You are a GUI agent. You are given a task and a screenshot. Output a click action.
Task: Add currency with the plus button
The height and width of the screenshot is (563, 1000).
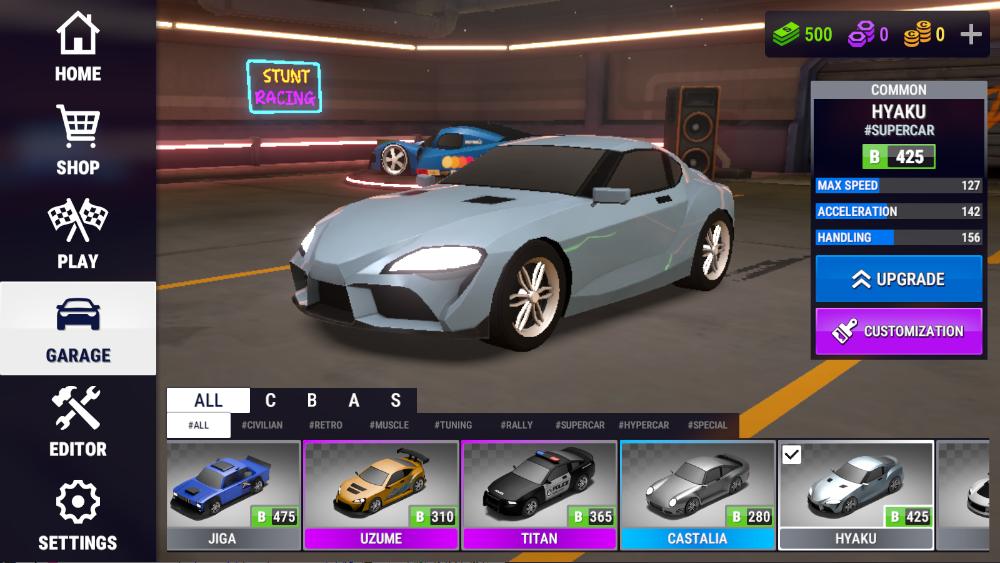point(971,35)
